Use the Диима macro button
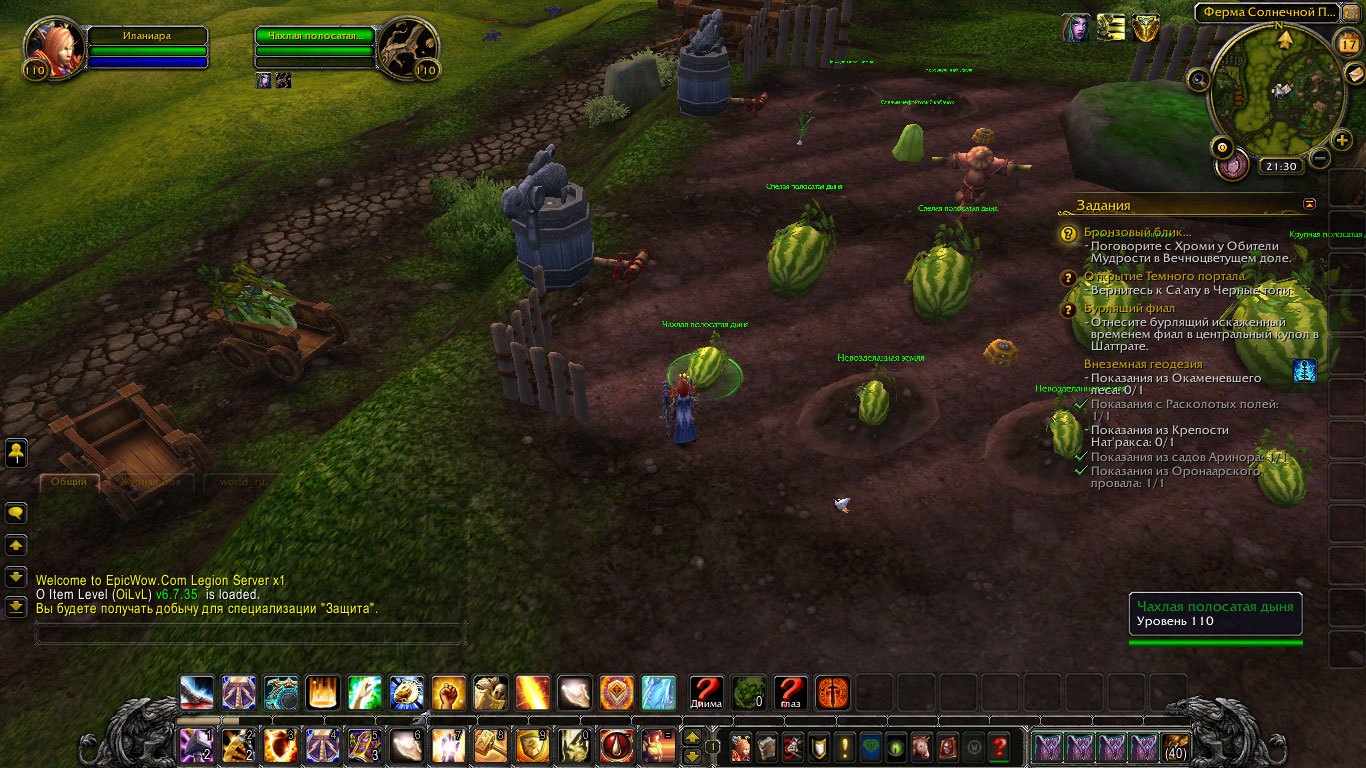Image resolution: width=1366 pixels, height=768 pixels. [x=706, y=692]
